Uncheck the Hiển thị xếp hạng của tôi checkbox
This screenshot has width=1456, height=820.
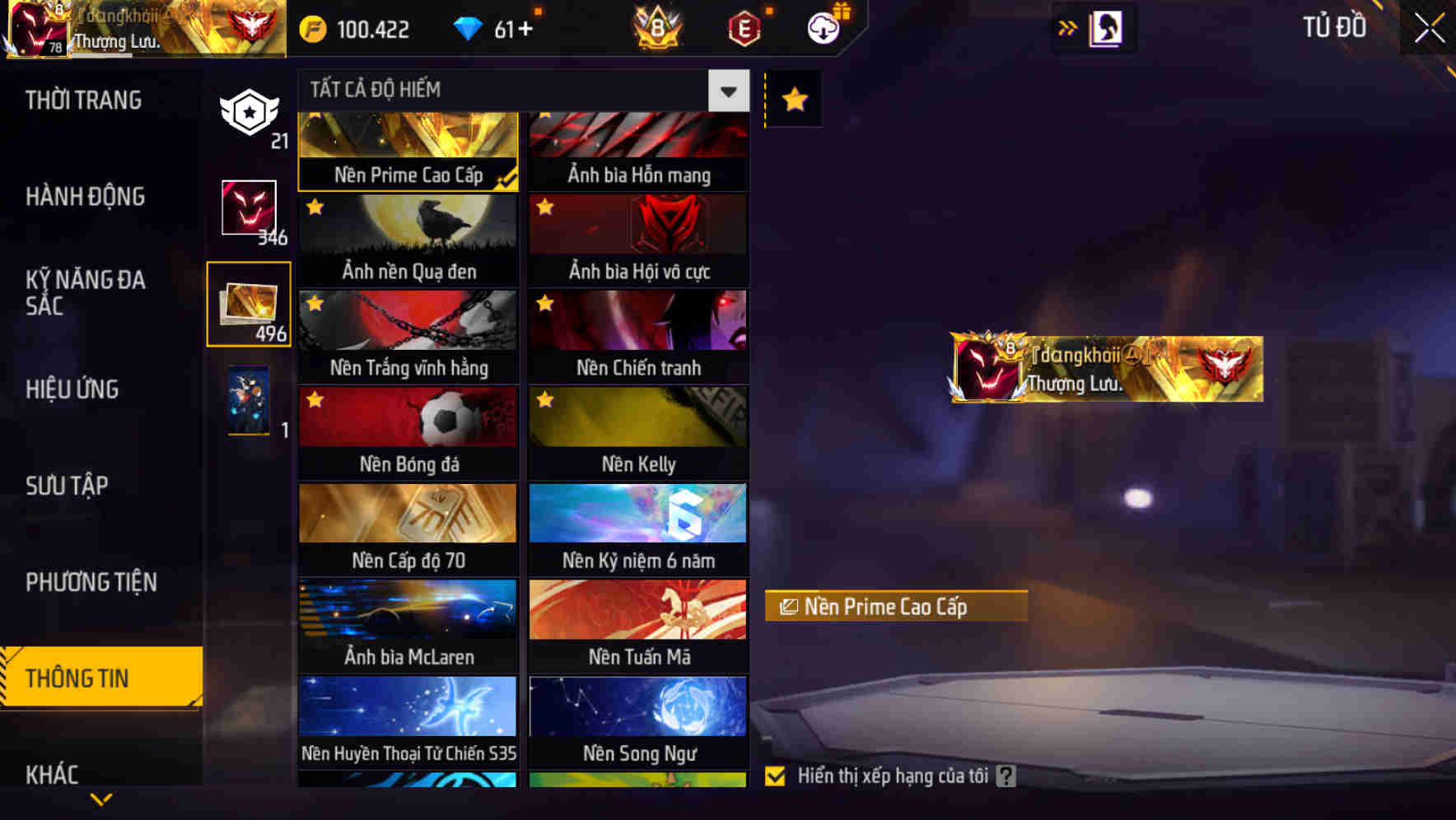coord(775,775)
